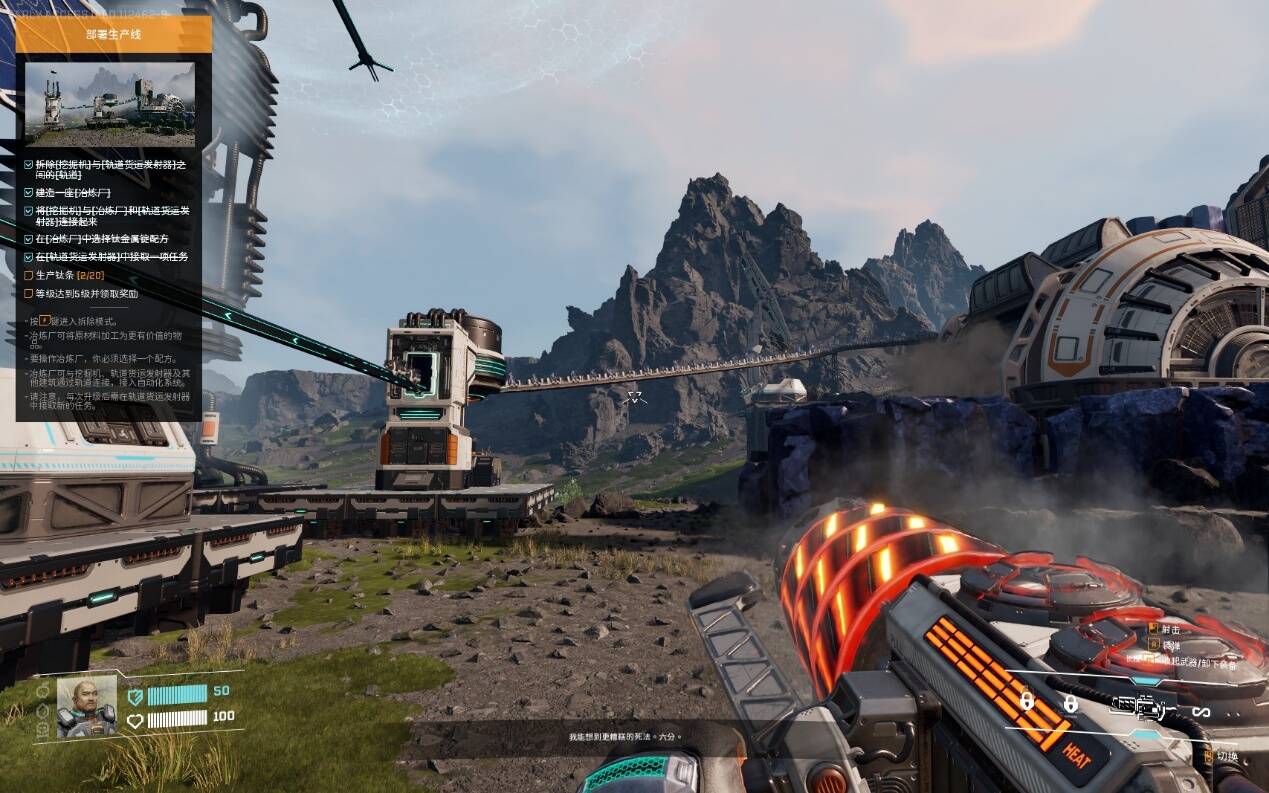1269x793 pixels.
Task: Click the player character portrait
Action: 87,706
